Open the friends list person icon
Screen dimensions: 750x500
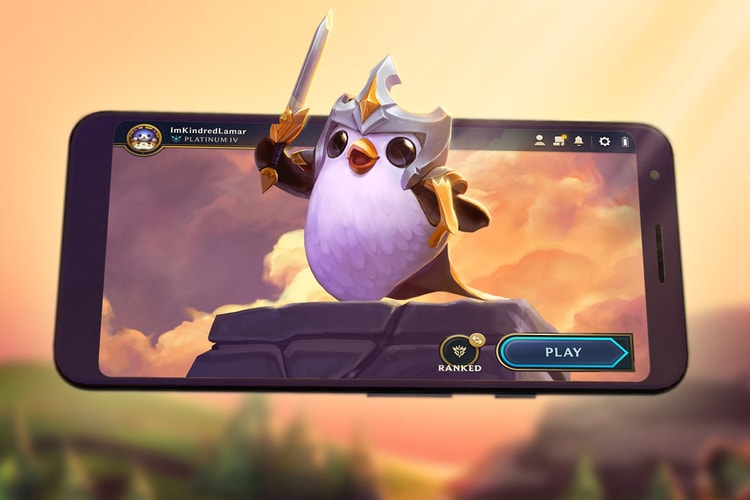(540, 141)
